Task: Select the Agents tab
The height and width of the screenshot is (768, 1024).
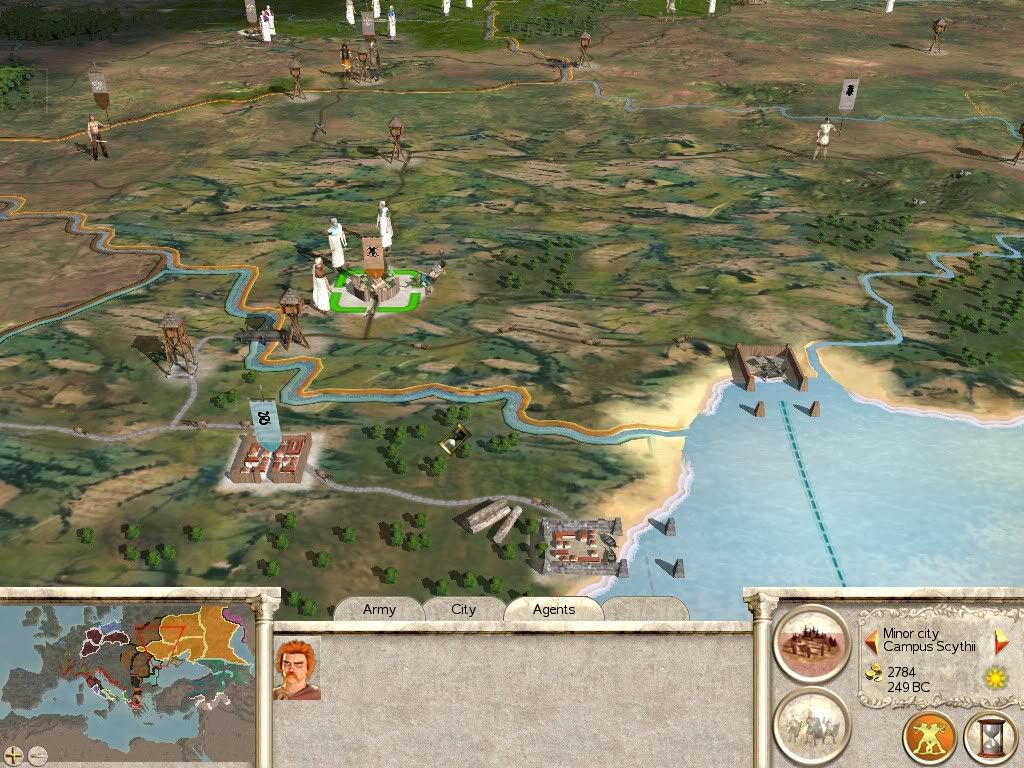Action: (x=553, y=609)
